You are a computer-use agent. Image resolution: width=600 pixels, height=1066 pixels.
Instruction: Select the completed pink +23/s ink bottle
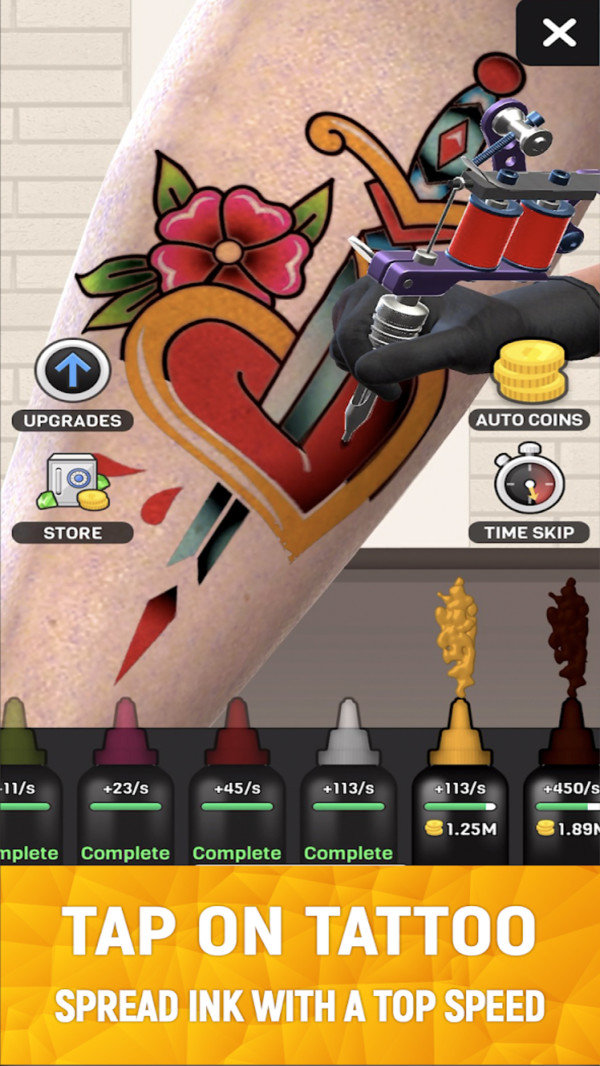pos(125,800)
